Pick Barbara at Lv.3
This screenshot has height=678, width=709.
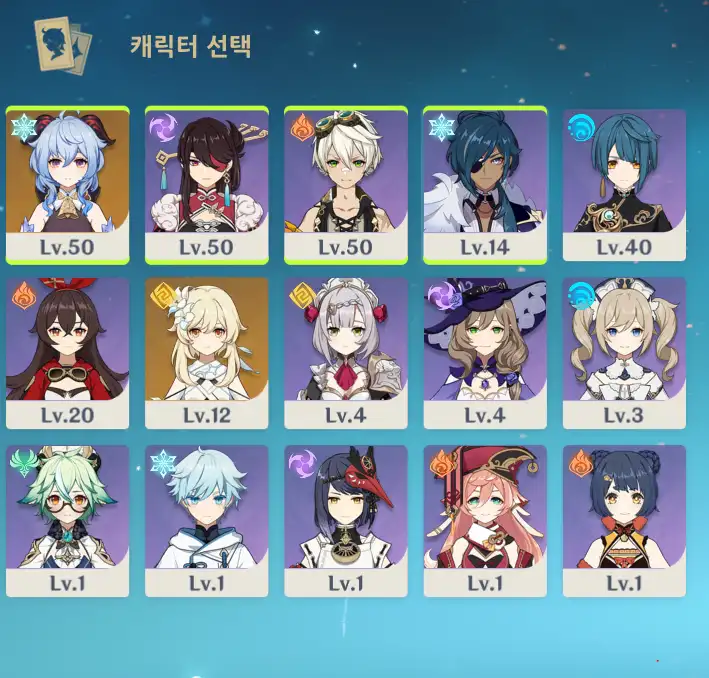(624, 352)
